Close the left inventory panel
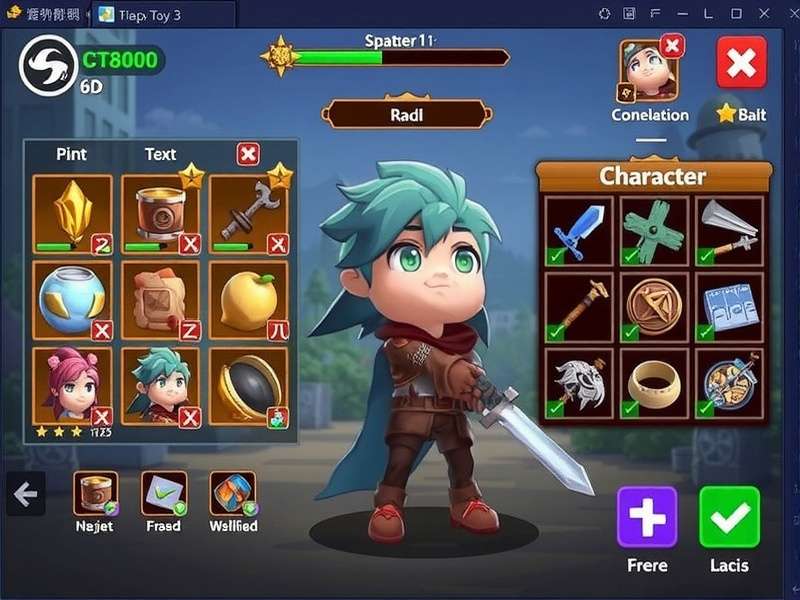The image size is (800, 600). [248, 153]
